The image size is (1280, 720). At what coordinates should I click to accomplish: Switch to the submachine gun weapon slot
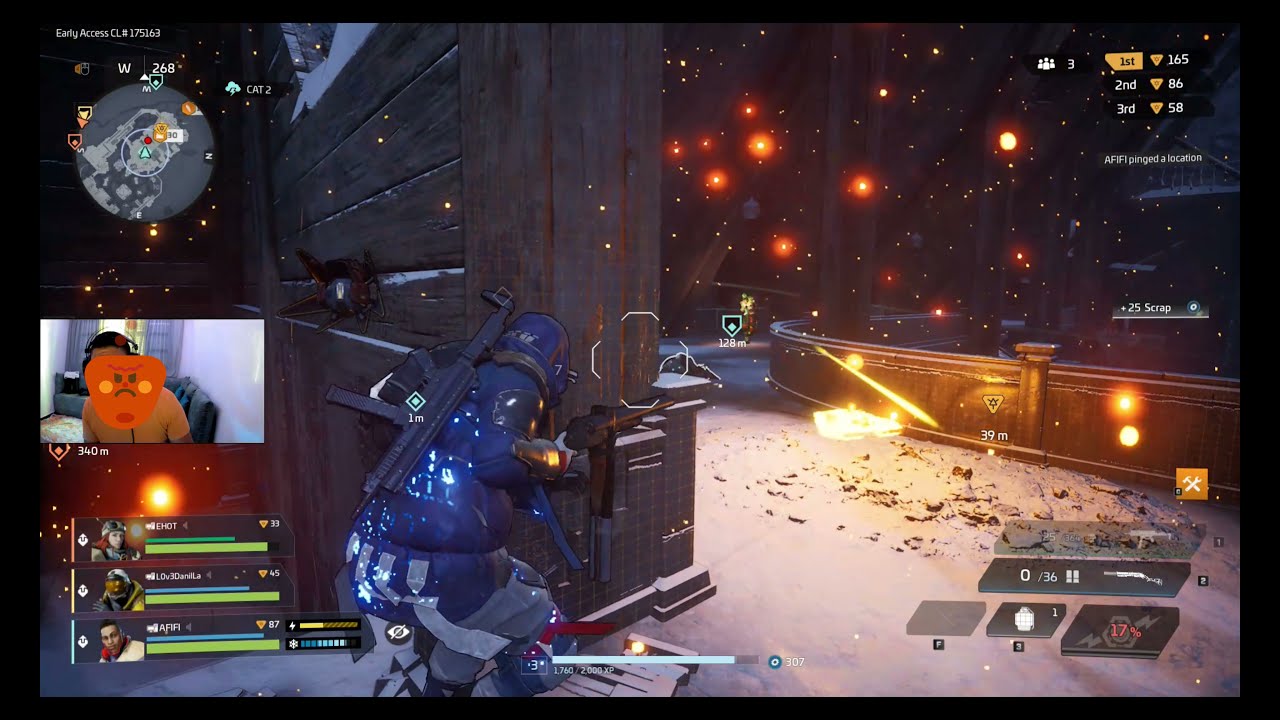1098,539
